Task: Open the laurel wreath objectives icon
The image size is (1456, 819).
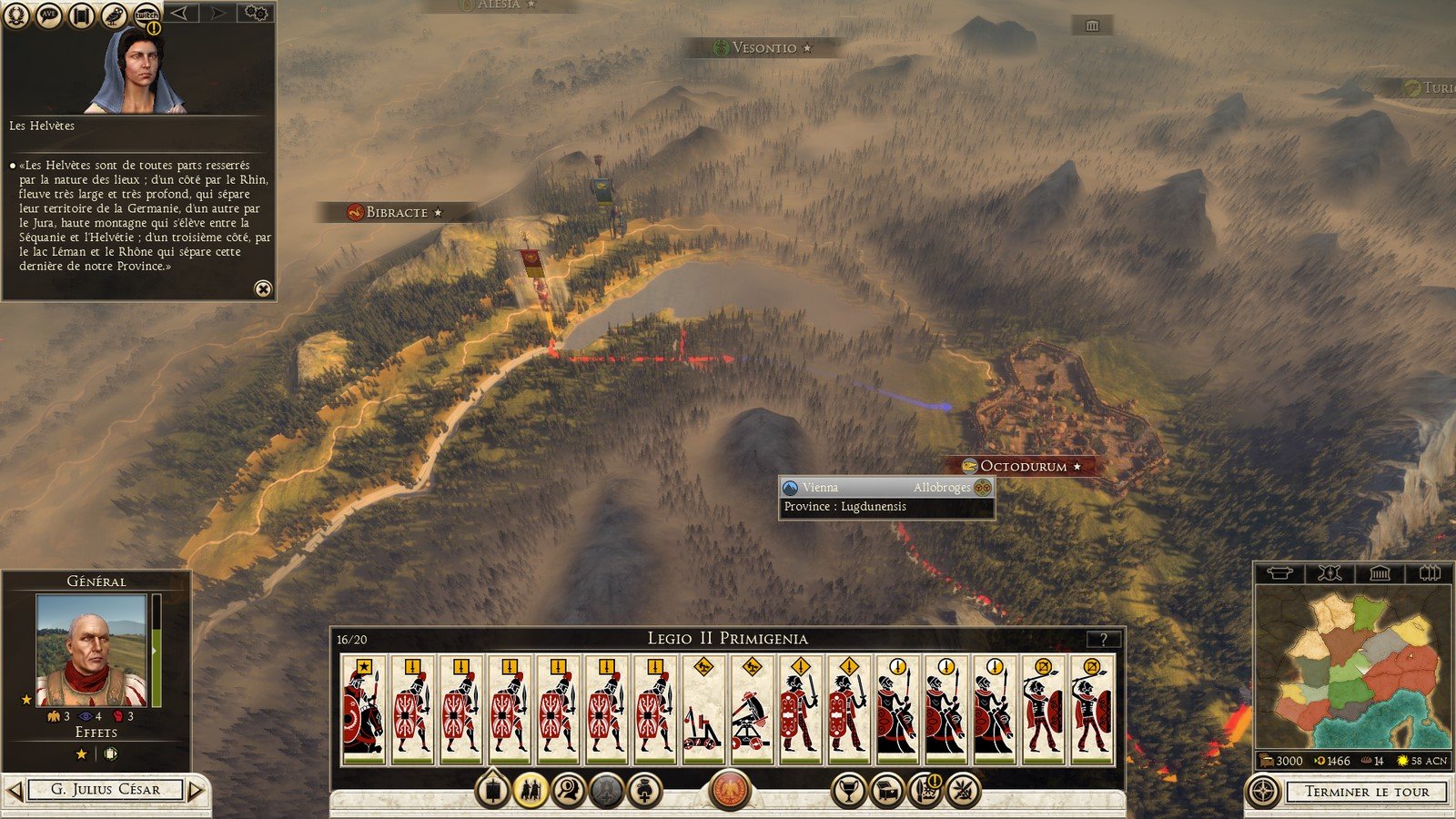Action: [16, 15]
